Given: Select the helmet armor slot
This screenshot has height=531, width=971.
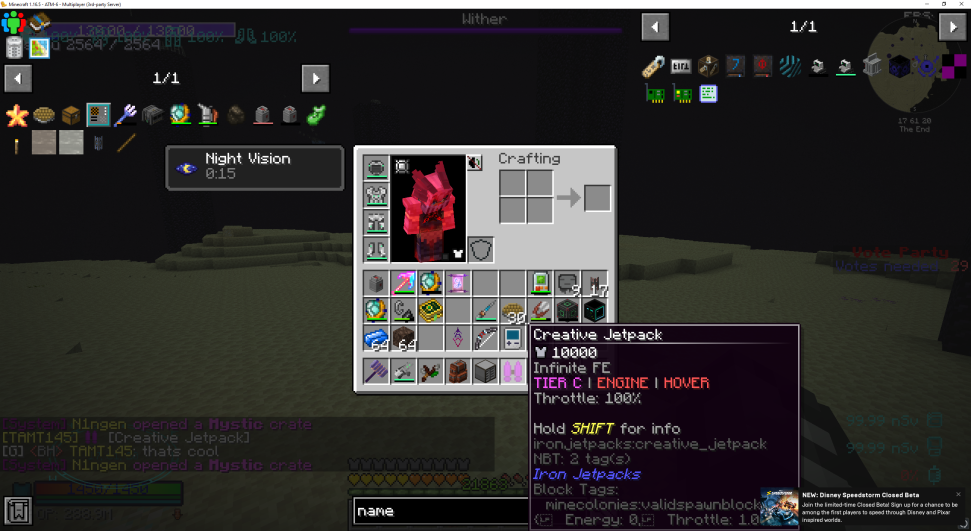Looking at the screenshot, I should pyautogui.click(x=376, y=167).
